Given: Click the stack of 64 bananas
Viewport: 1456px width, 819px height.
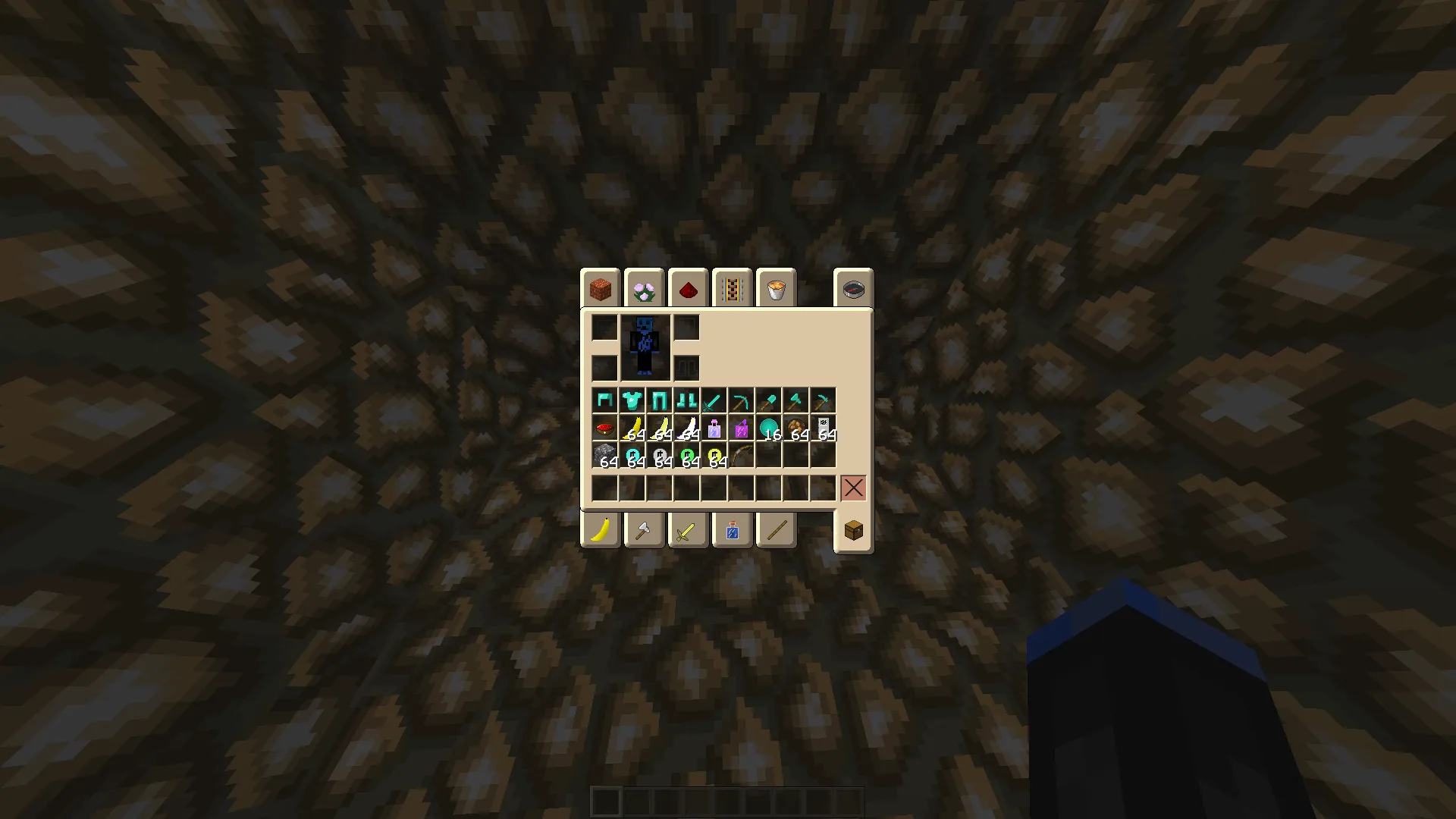Looking at the screenshot, I should 633,427.
